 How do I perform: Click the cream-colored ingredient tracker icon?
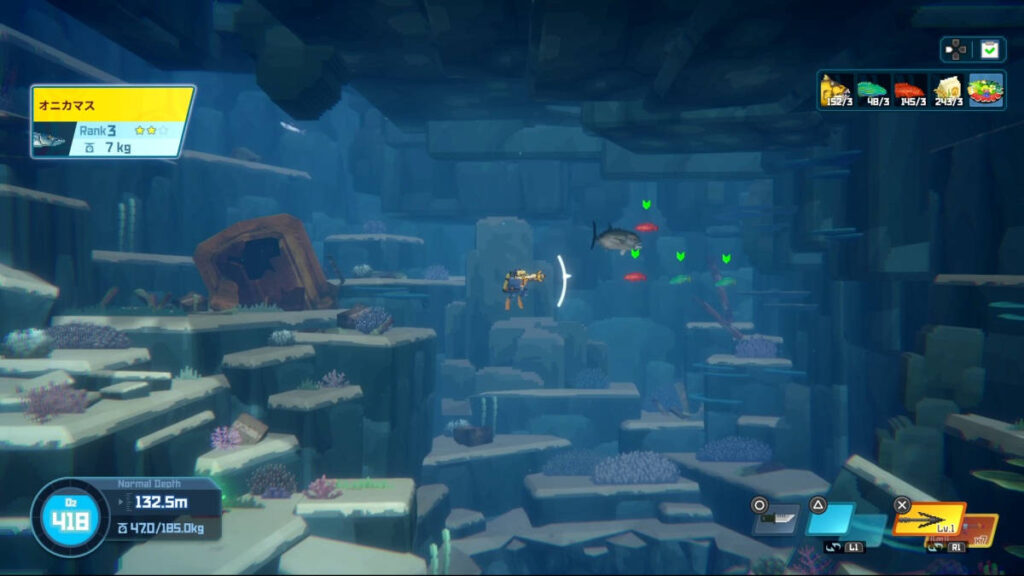click(946, 90)
